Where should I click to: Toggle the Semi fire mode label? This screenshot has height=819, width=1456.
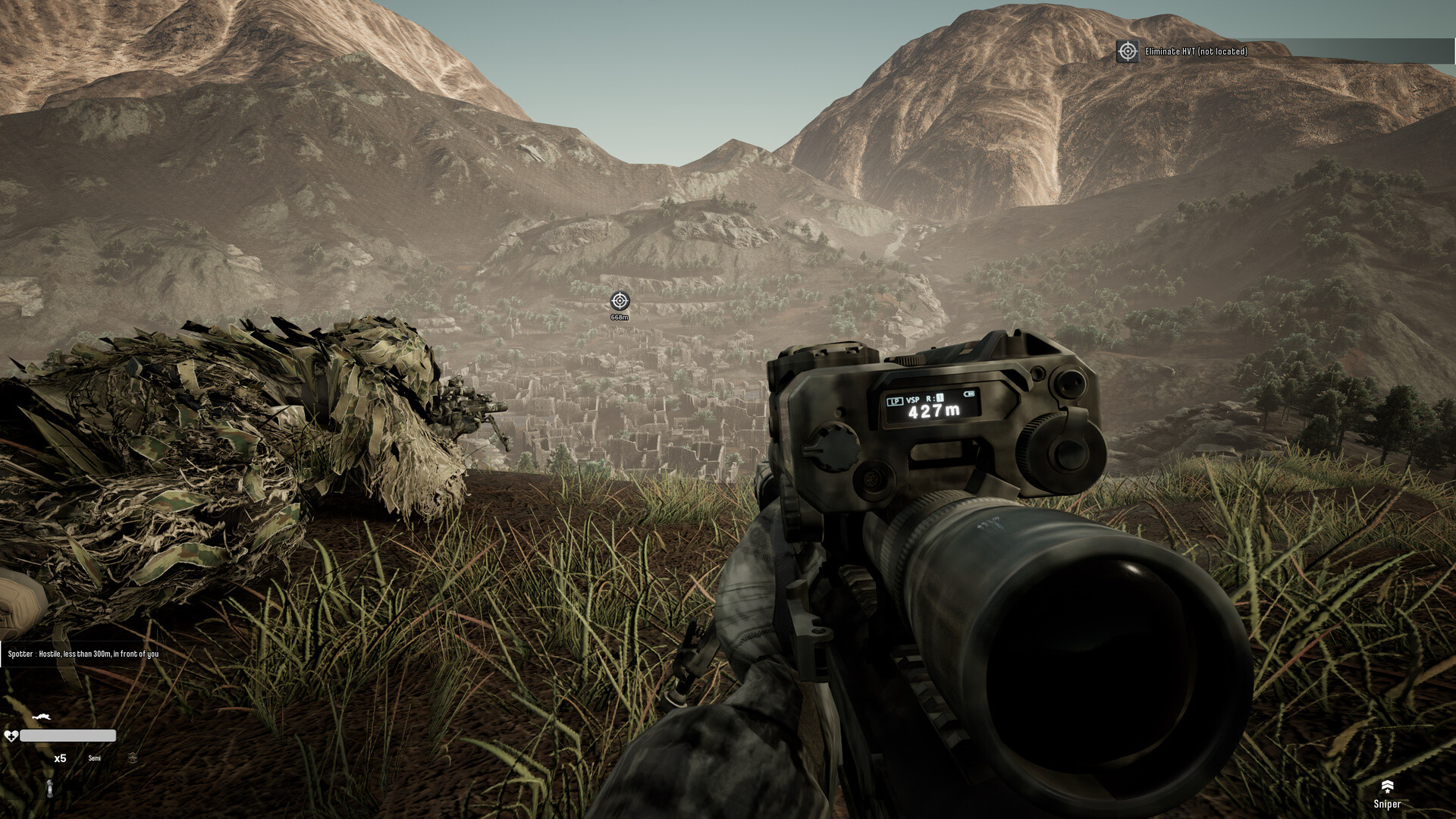coord(94,758)
